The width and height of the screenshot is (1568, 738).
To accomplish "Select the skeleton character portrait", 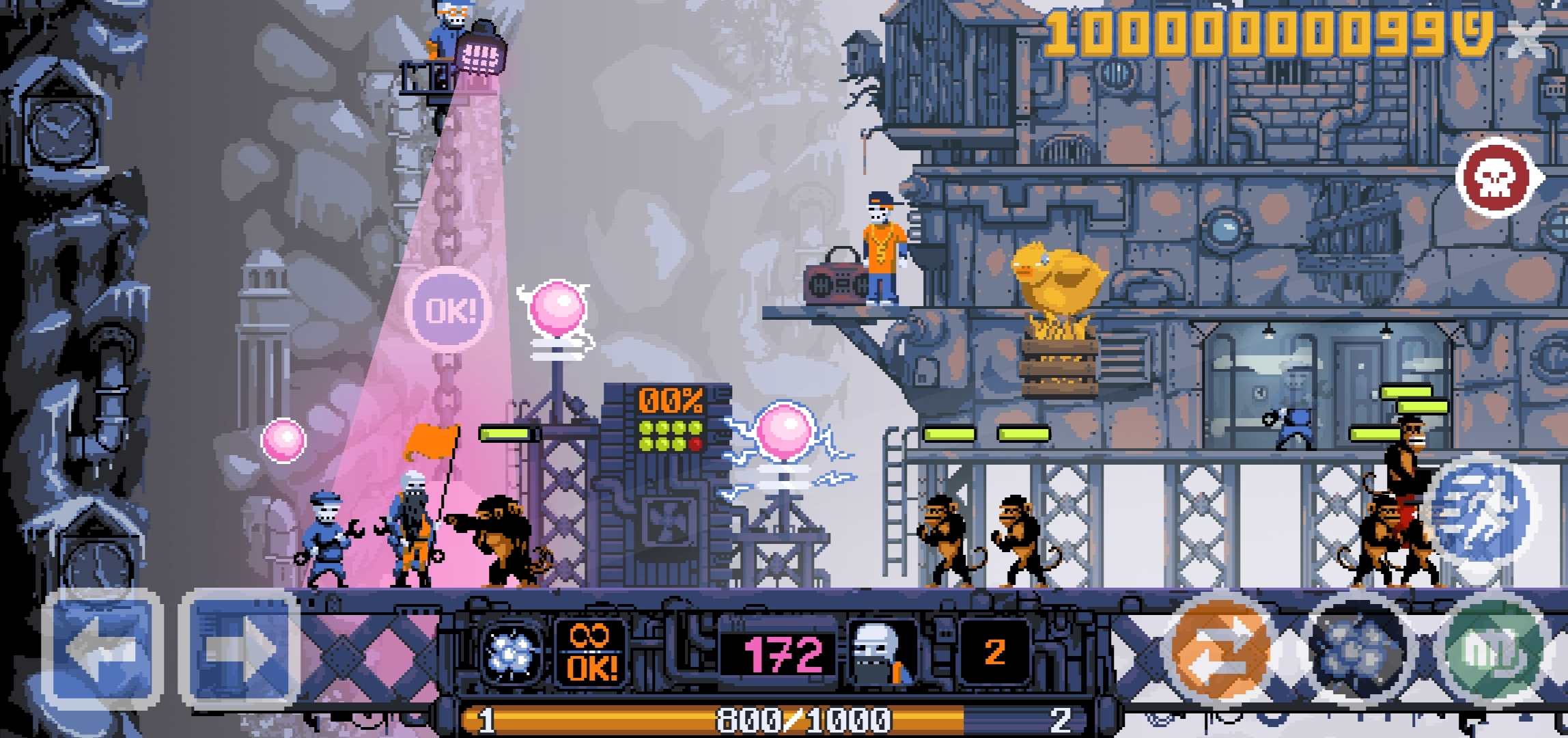I will click(881, 651).
